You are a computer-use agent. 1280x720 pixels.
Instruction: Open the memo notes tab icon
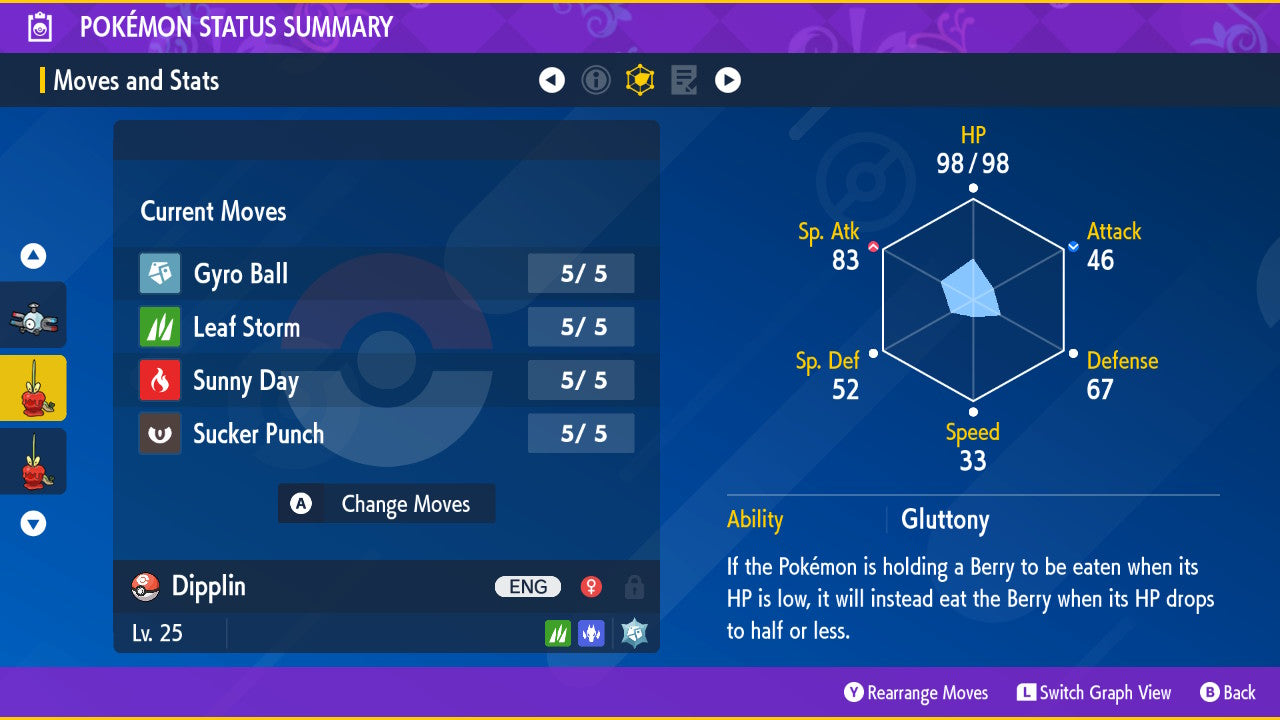[x=684, y=80]
